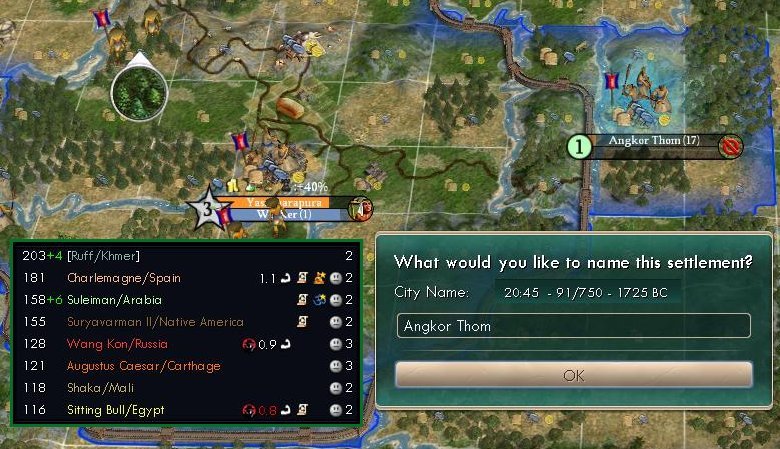Select Charlemagne/Spain in the scoreboard
This screenshot has height=449, width=780.
124,278
